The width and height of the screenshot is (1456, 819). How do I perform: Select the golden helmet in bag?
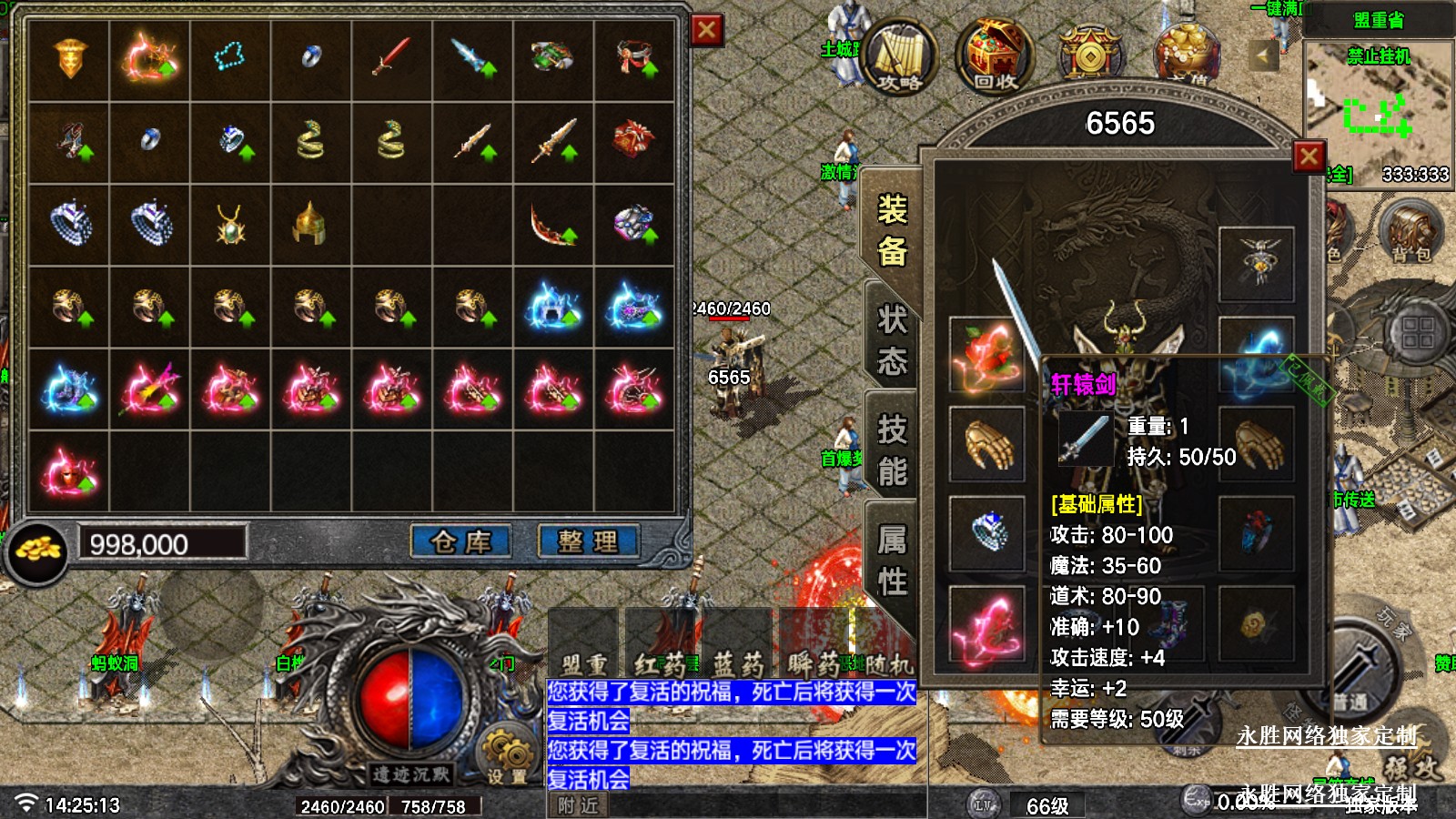click(310, 223)
